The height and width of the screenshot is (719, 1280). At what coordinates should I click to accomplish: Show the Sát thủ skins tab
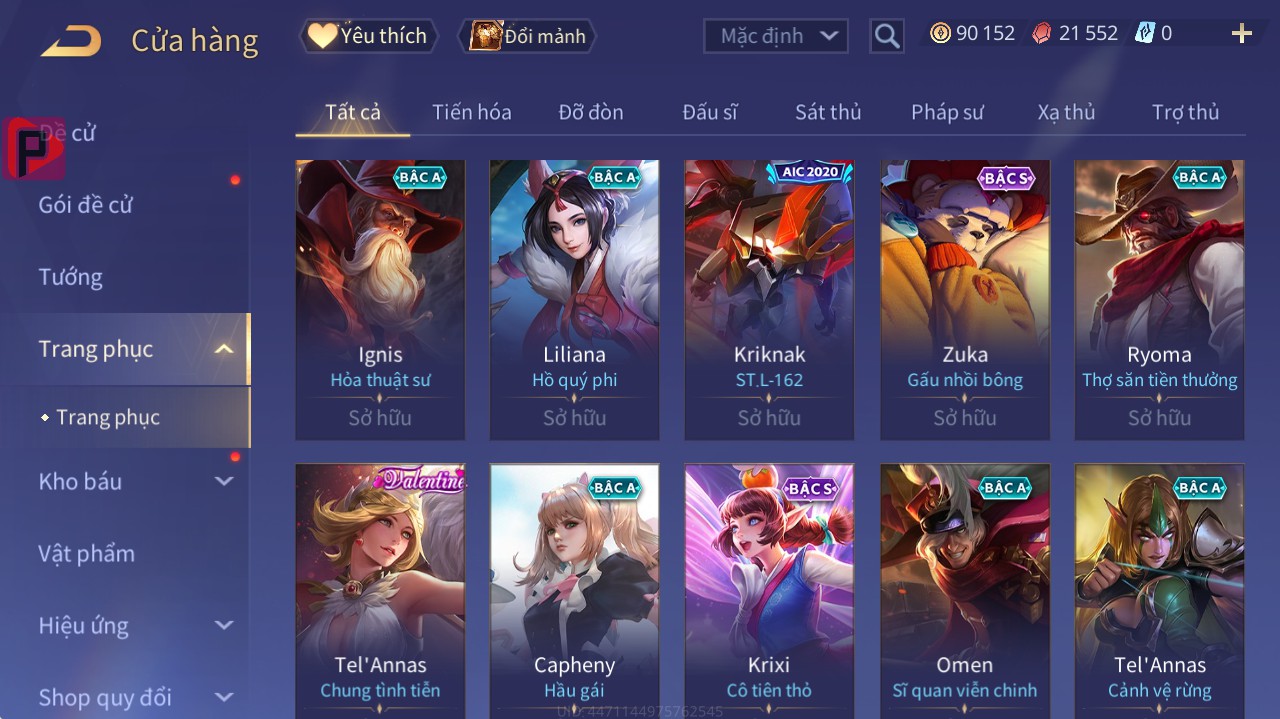click(x=828, y=112)
